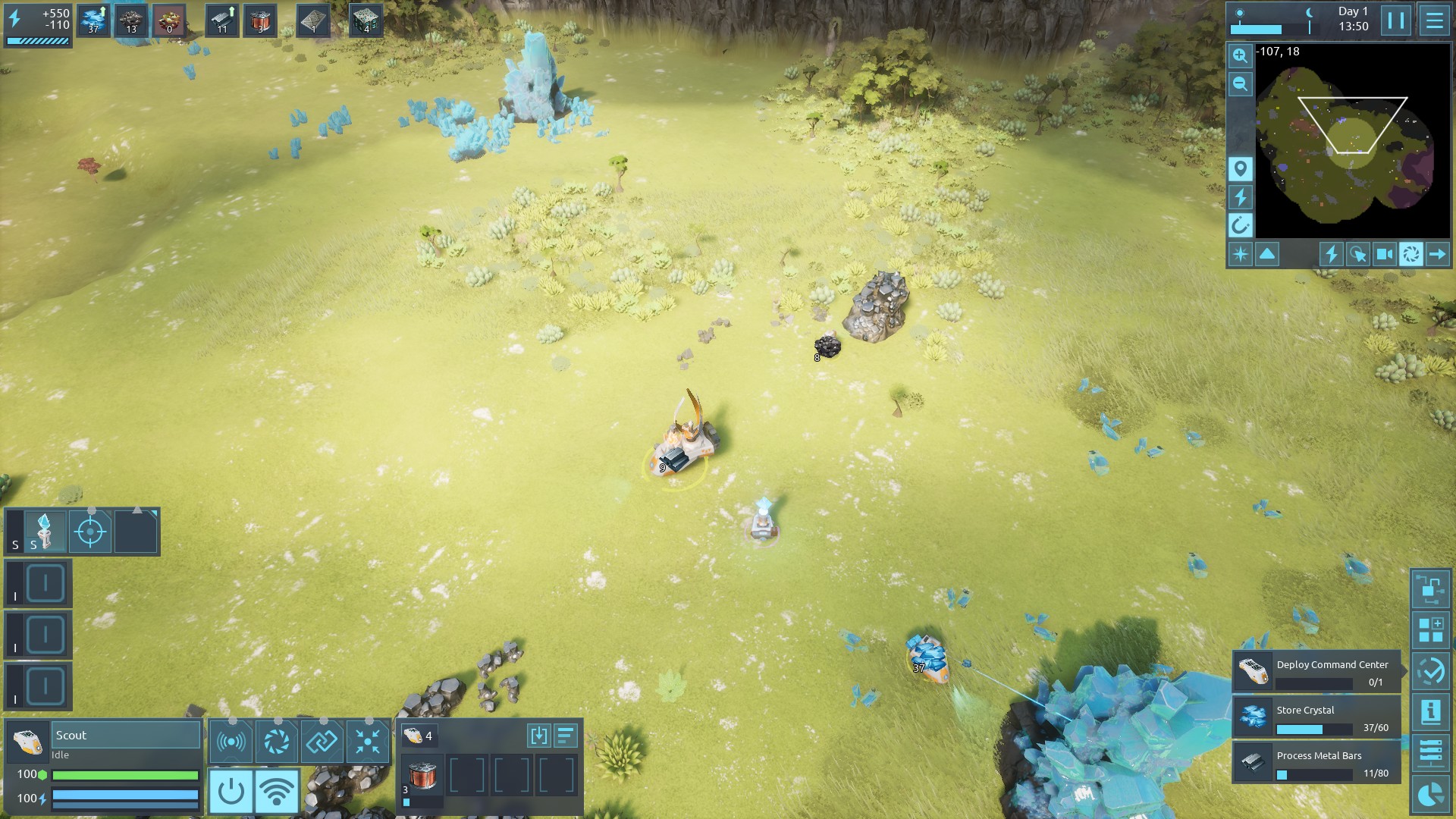Click the right arrow button under the minimap
The height and width of the screenshot is (819, 1456).
coord(1437,254)
